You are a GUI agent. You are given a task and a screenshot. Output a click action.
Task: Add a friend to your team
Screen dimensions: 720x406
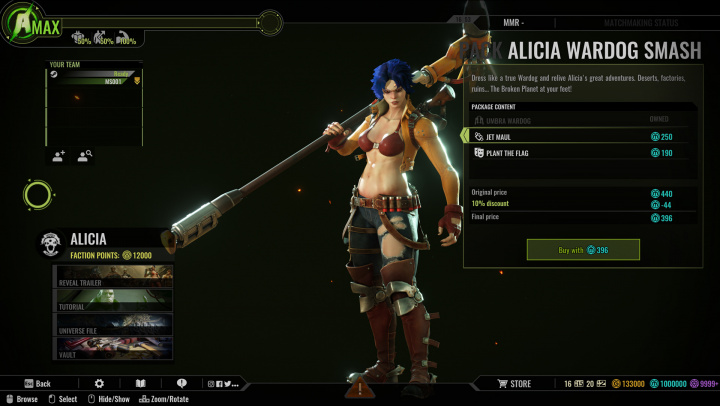(59, 155)
